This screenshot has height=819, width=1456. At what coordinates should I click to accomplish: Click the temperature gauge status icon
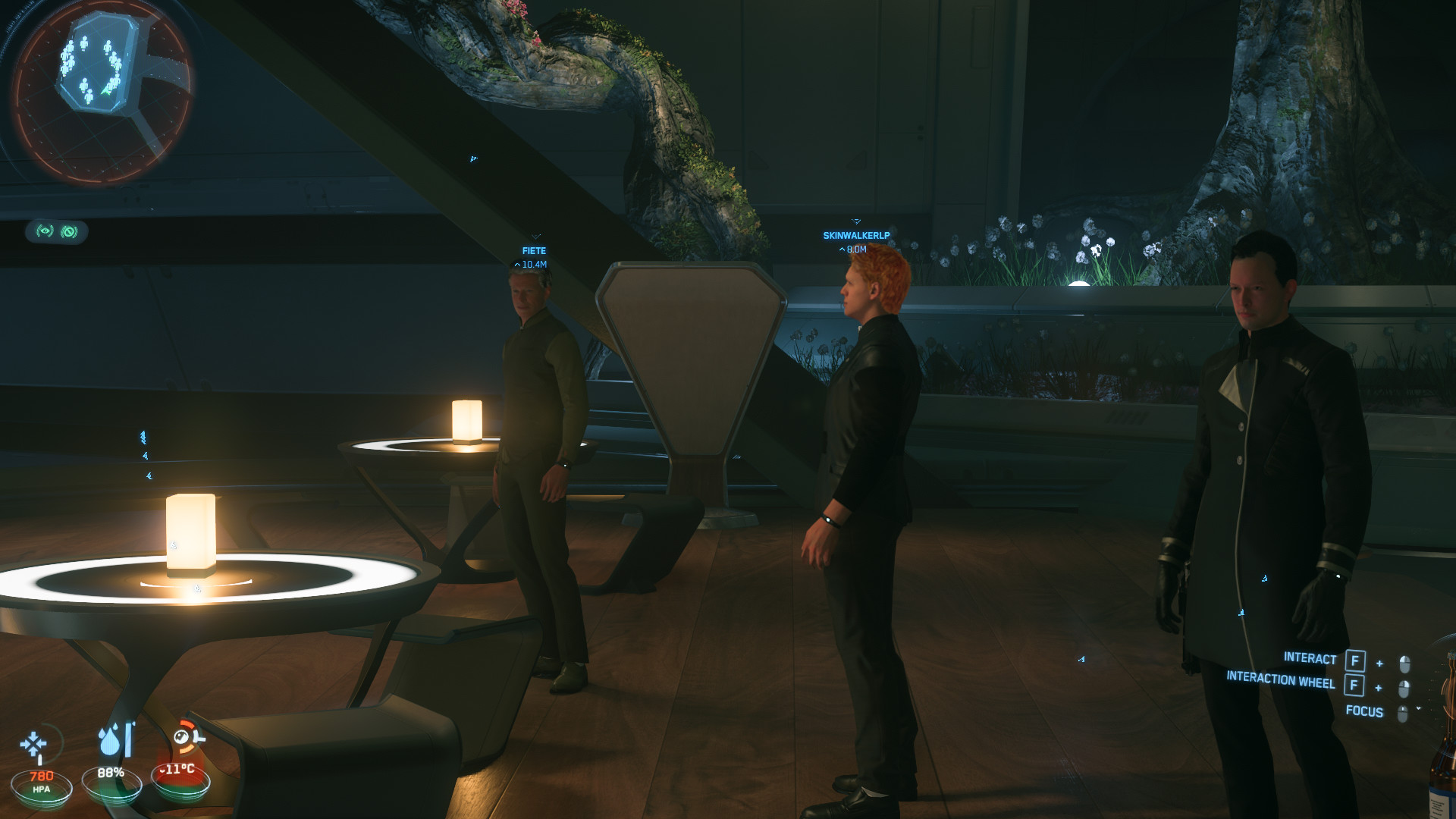186,739
